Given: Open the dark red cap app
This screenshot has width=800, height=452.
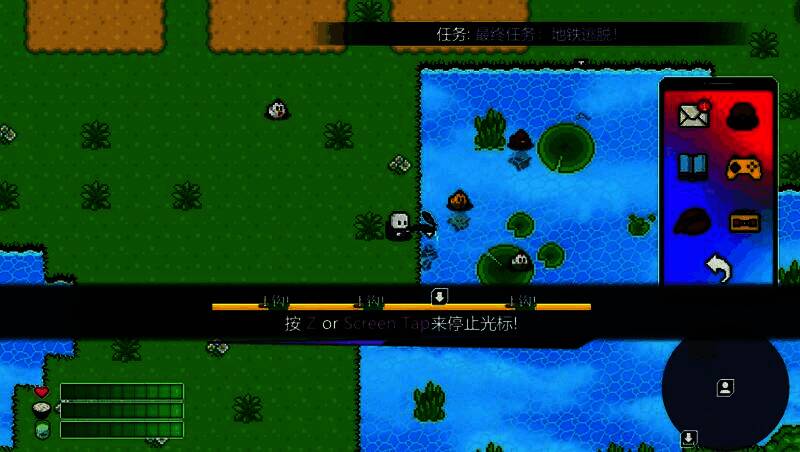Looking at the screenshot, I should click(693, 220).
